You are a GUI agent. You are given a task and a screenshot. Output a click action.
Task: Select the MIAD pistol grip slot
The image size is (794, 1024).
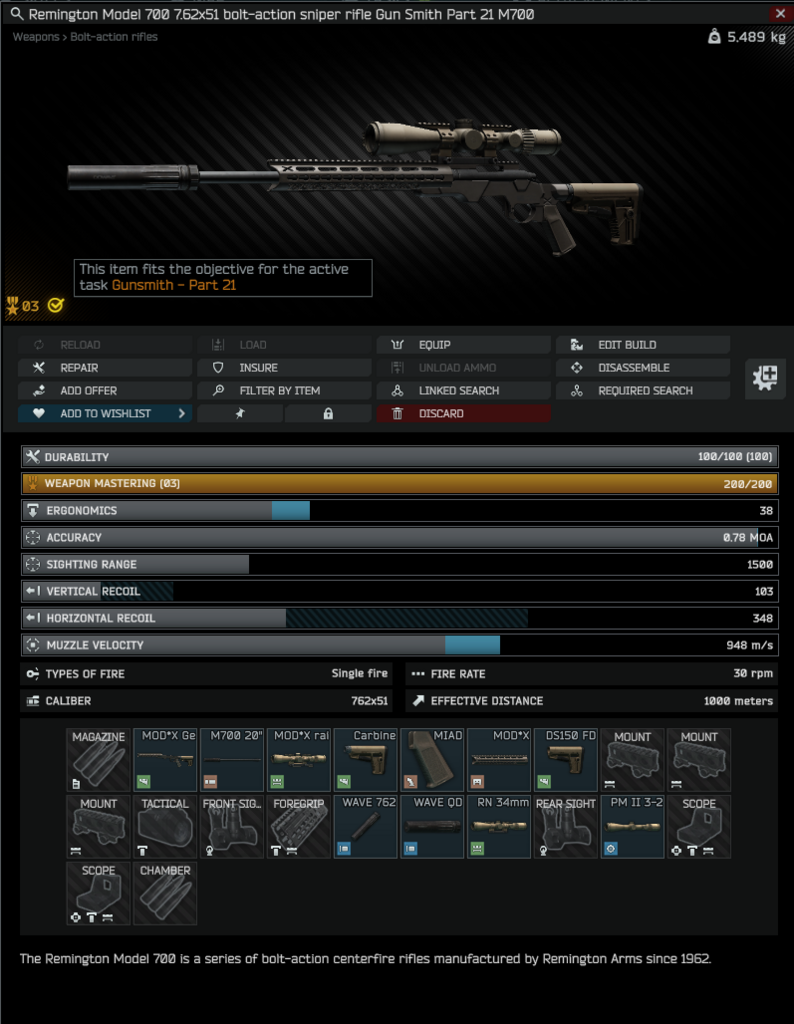pyautogui.click(x=432, y=760)
